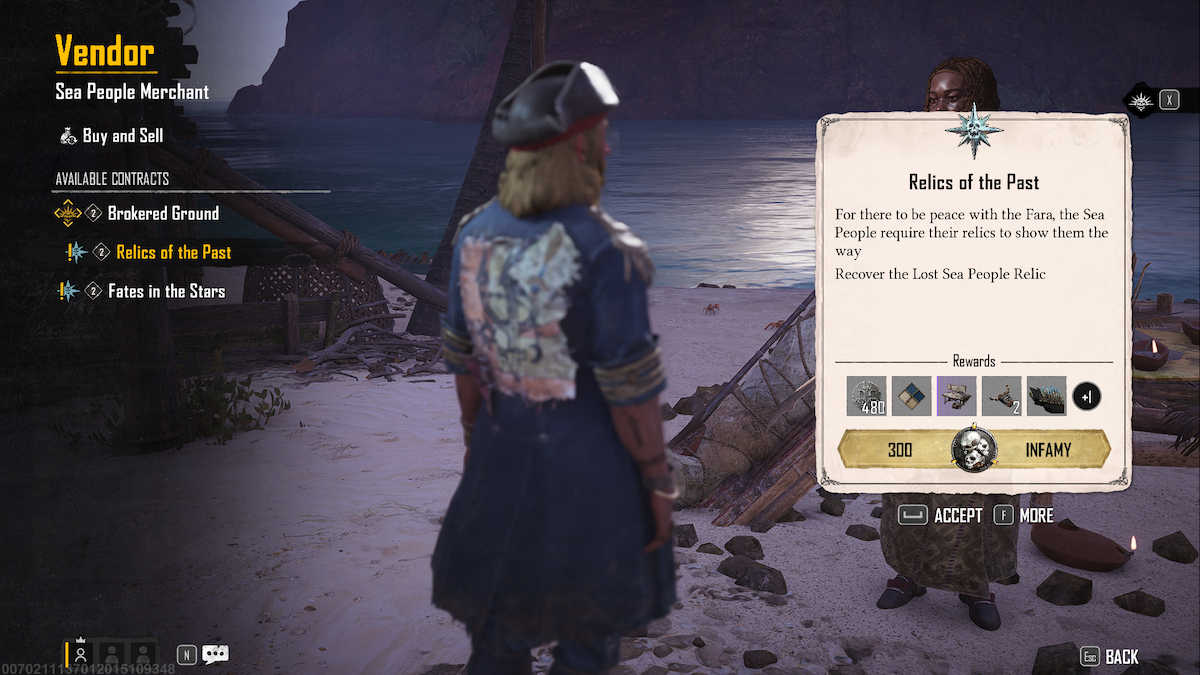Screen dimensions: 1200x675
Task: Go back from the vendor menu
Action: 1110,657
